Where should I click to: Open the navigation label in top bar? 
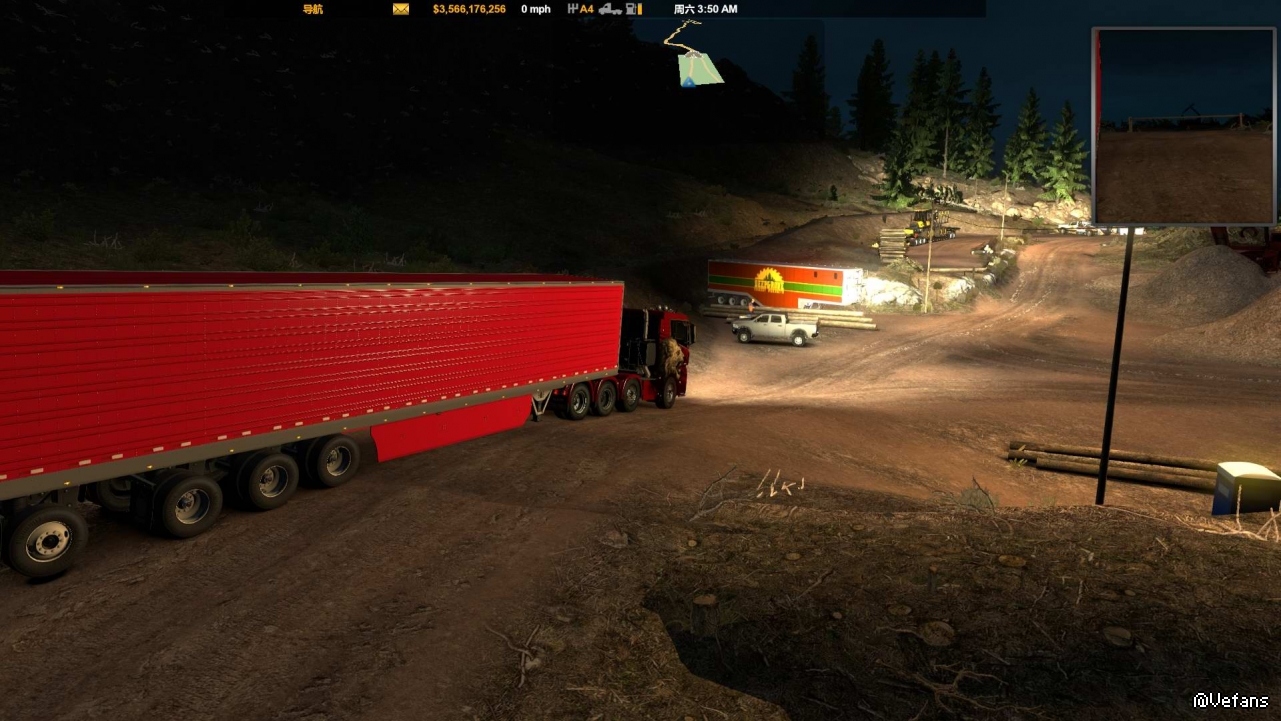coord(313,9)
